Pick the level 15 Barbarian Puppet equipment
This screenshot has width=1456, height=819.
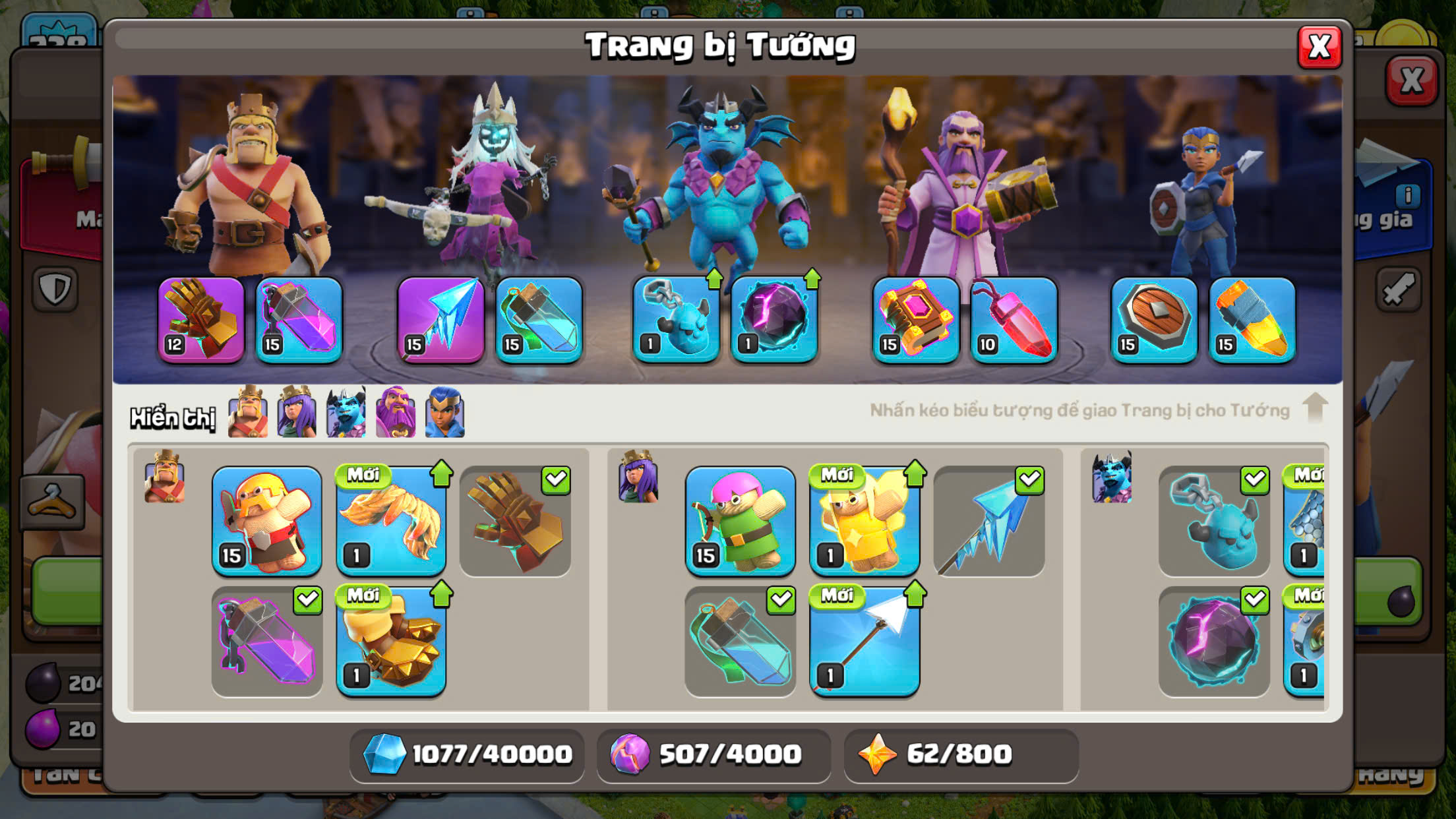click(266, 521)
